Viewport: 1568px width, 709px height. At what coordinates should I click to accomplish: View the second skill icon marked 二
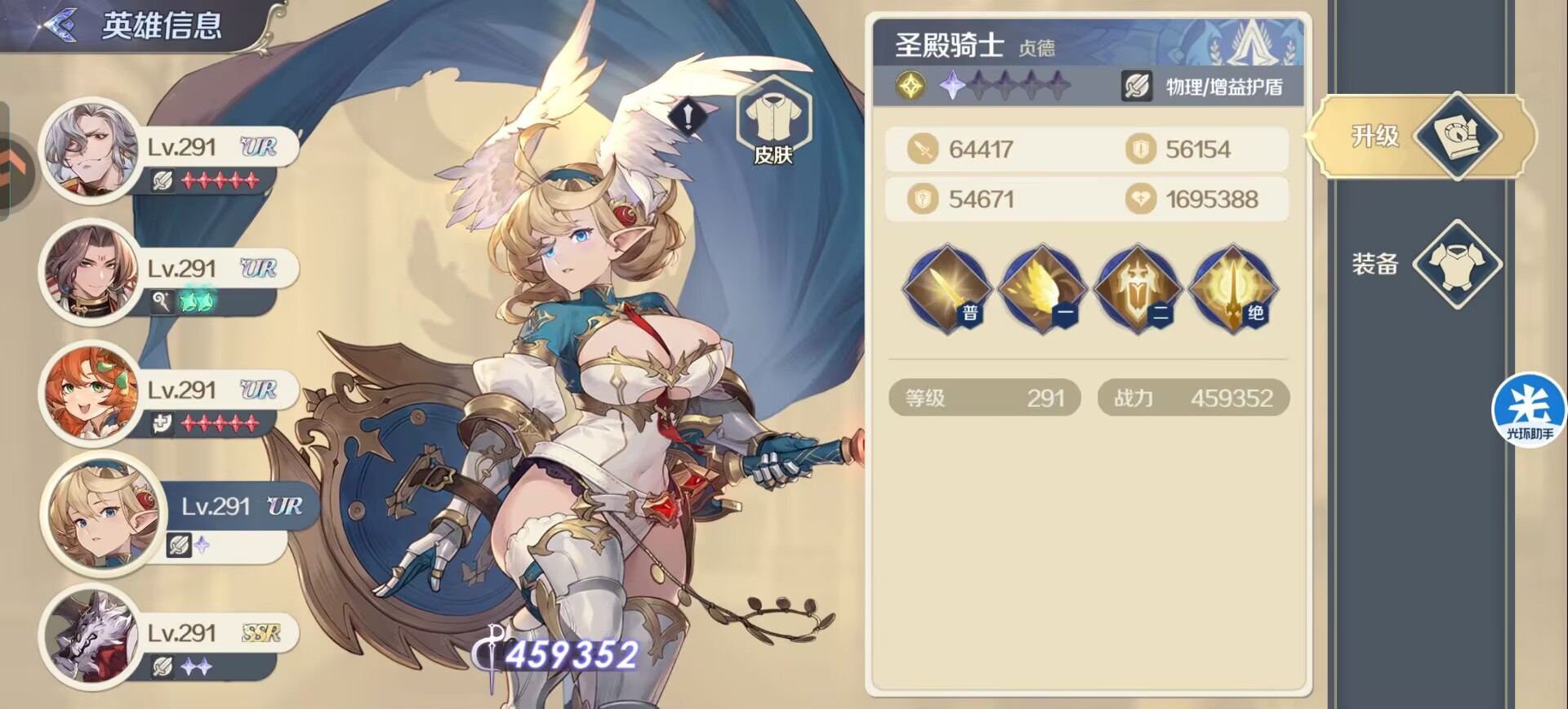coord(1138,289)
